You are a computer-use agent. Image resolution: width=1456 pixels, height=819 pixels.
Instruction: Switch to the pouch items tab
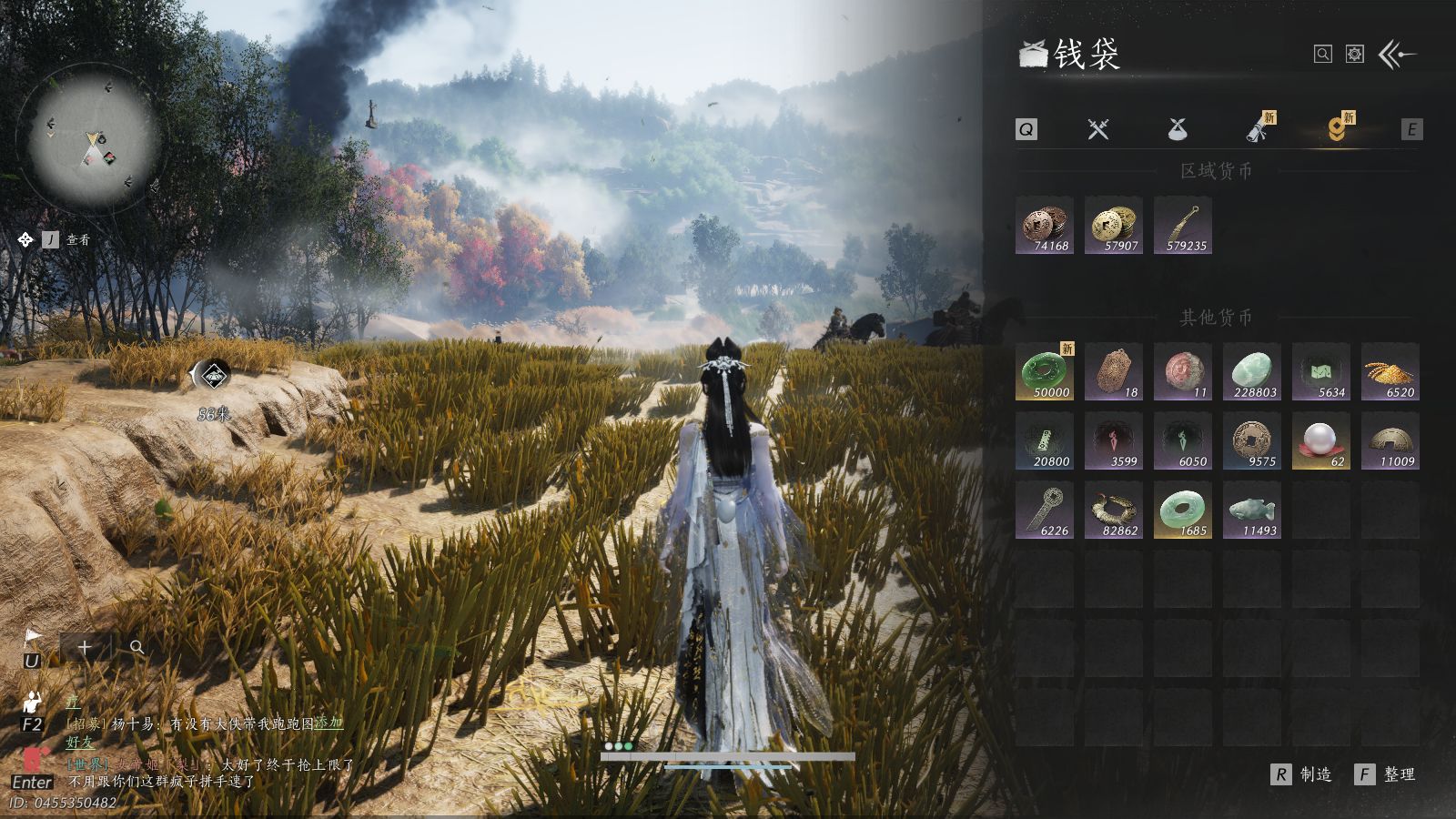coord(1178,129)
